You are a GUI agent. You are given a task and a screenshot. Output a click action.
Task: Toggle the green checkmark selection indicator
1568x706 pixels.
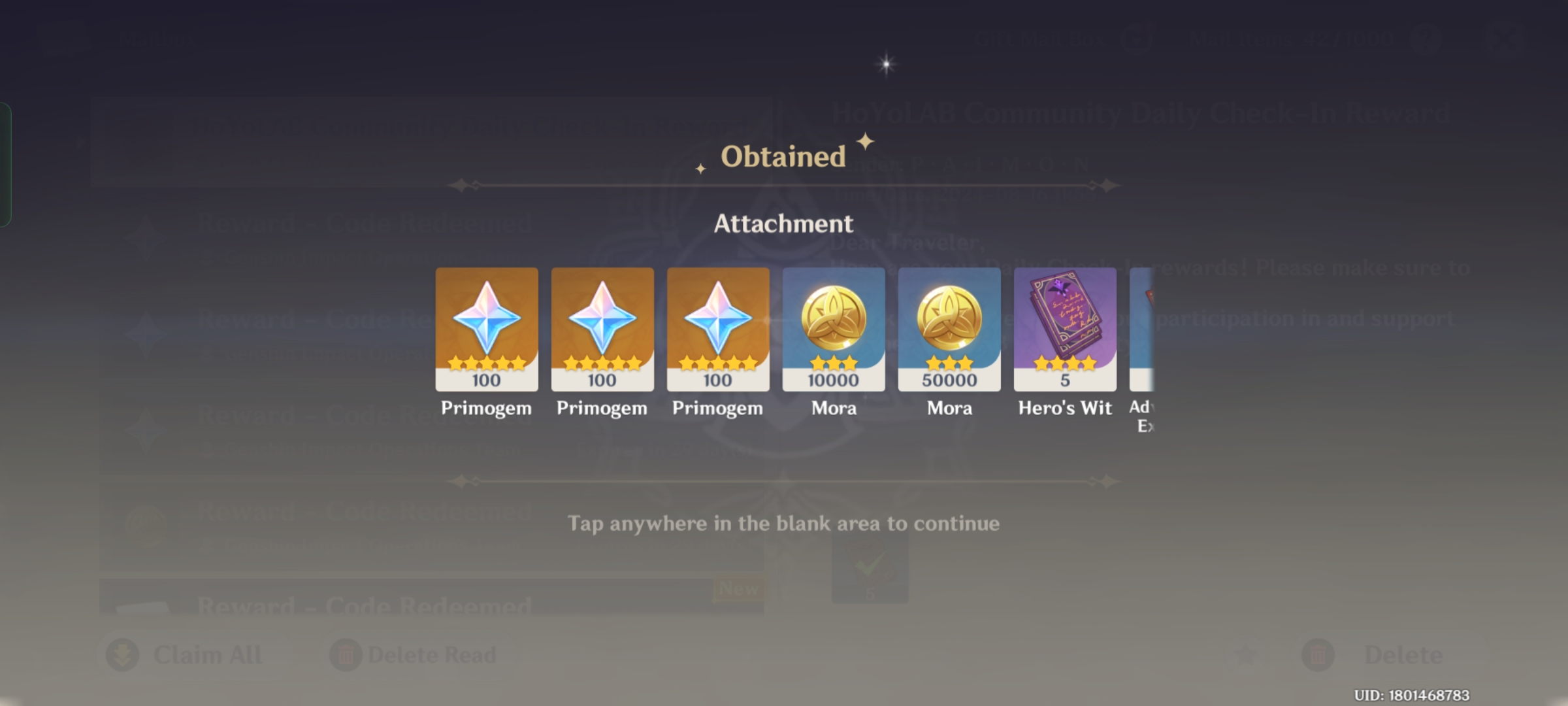872,567
